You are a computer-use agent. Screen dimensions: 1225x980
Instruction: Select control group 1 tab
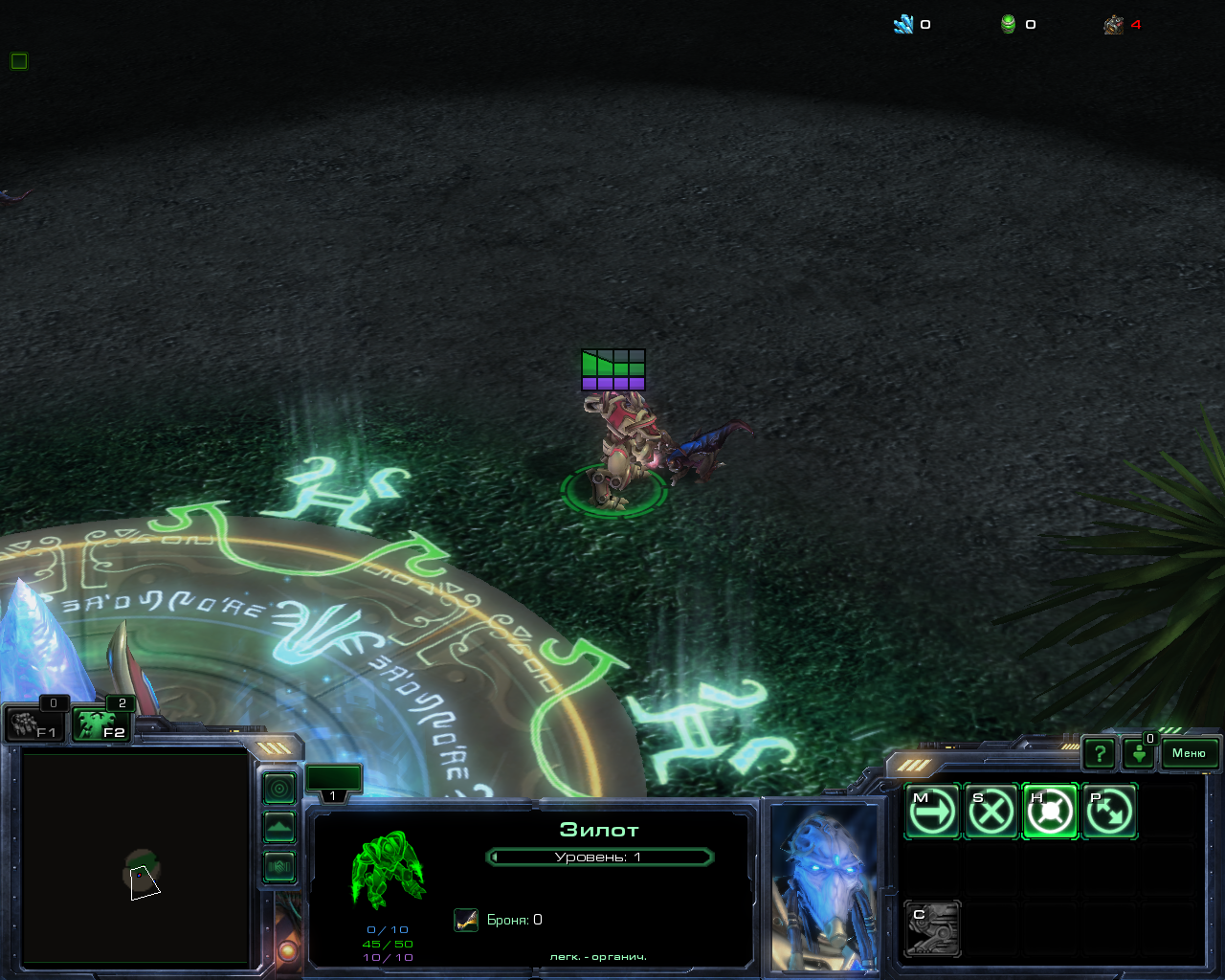[333, 782]
